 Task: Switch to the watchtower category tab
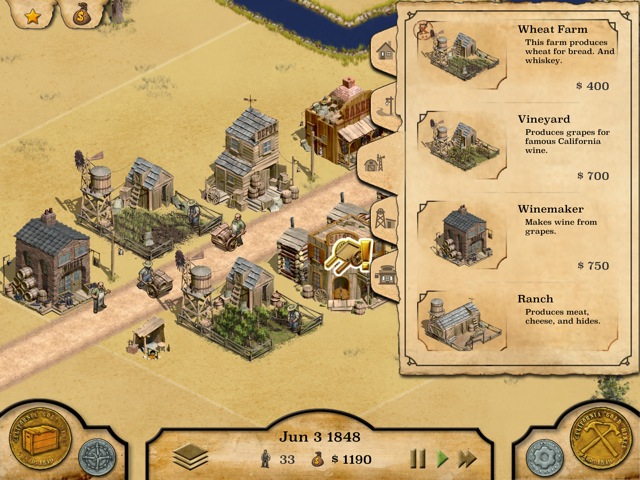384,217
